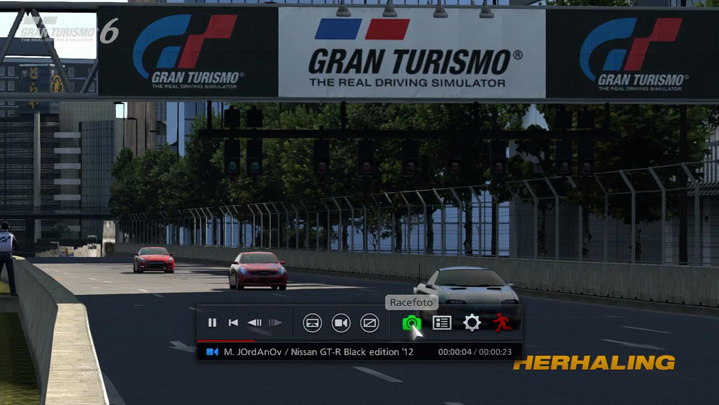Step the replay backward one frame
Viewport: 719px width, 405px height.
254,323
